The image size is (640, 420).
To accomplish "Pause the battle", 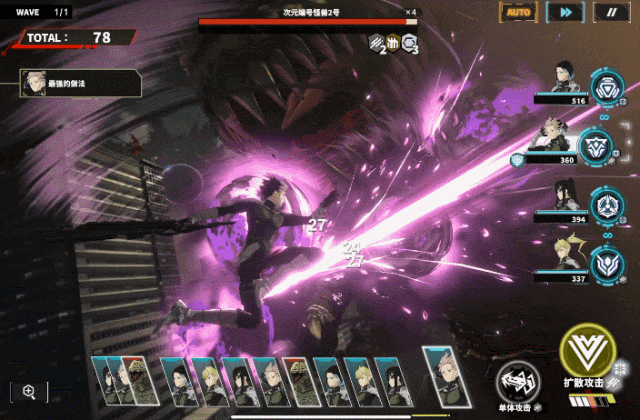I will click(611, 12).
